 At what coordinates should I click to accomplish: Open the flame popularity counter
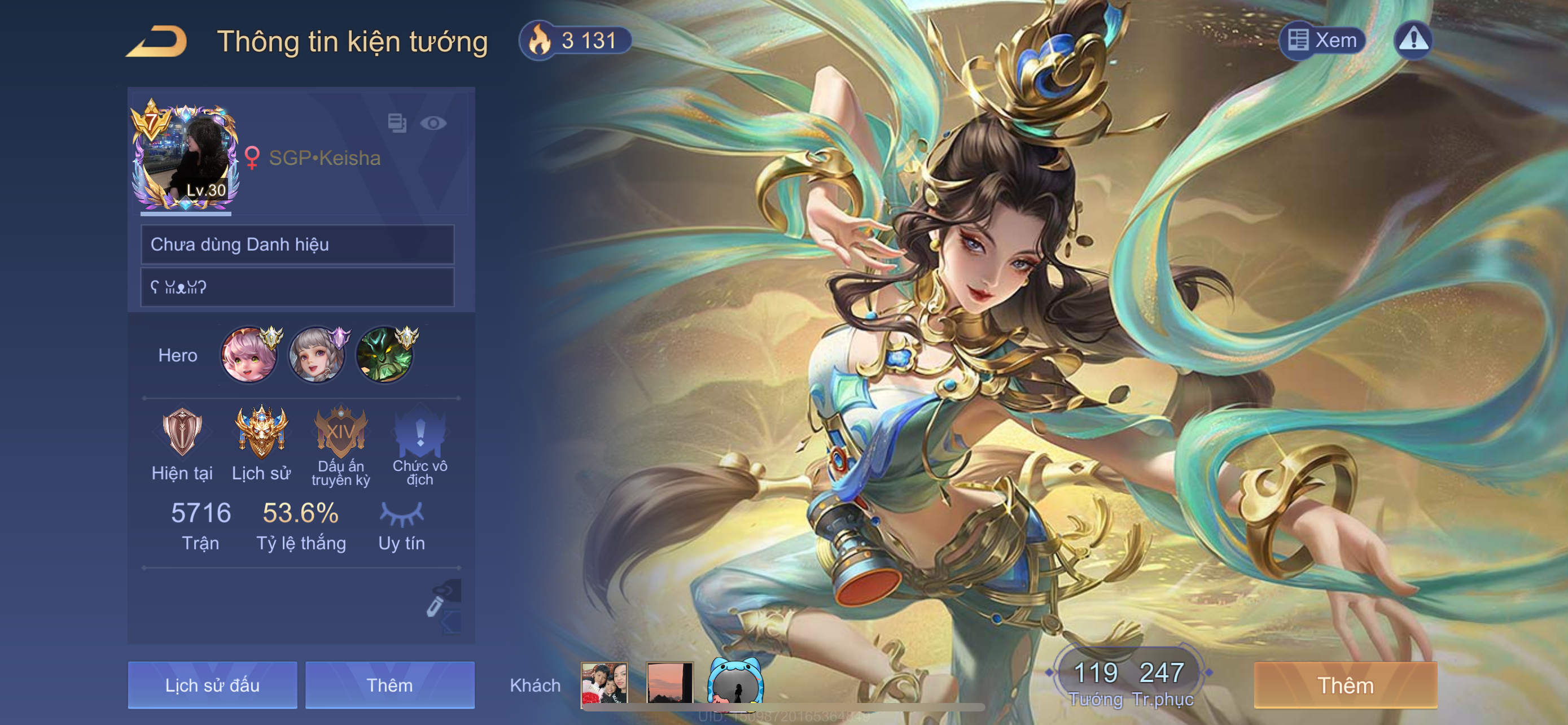575,41
